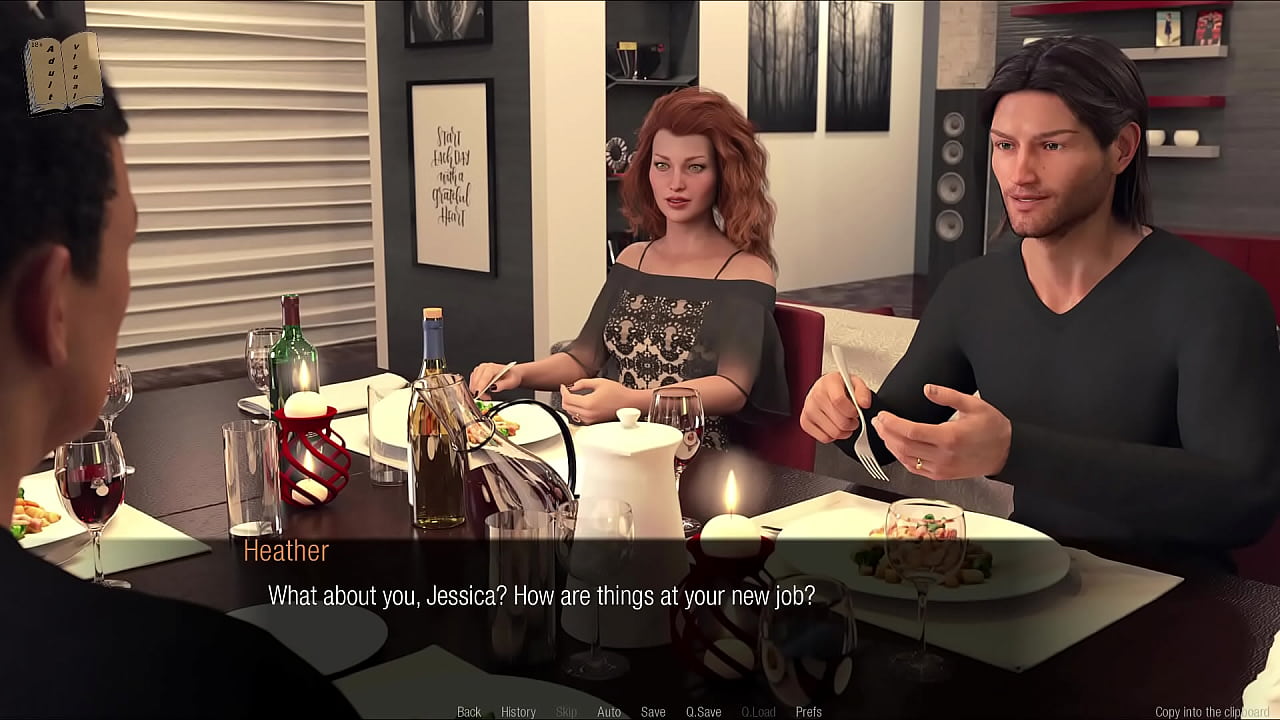This screenshot has width=1280, height=720.
Task: Click the Q.Load quick load button
Action: click(x=758, y=712)
